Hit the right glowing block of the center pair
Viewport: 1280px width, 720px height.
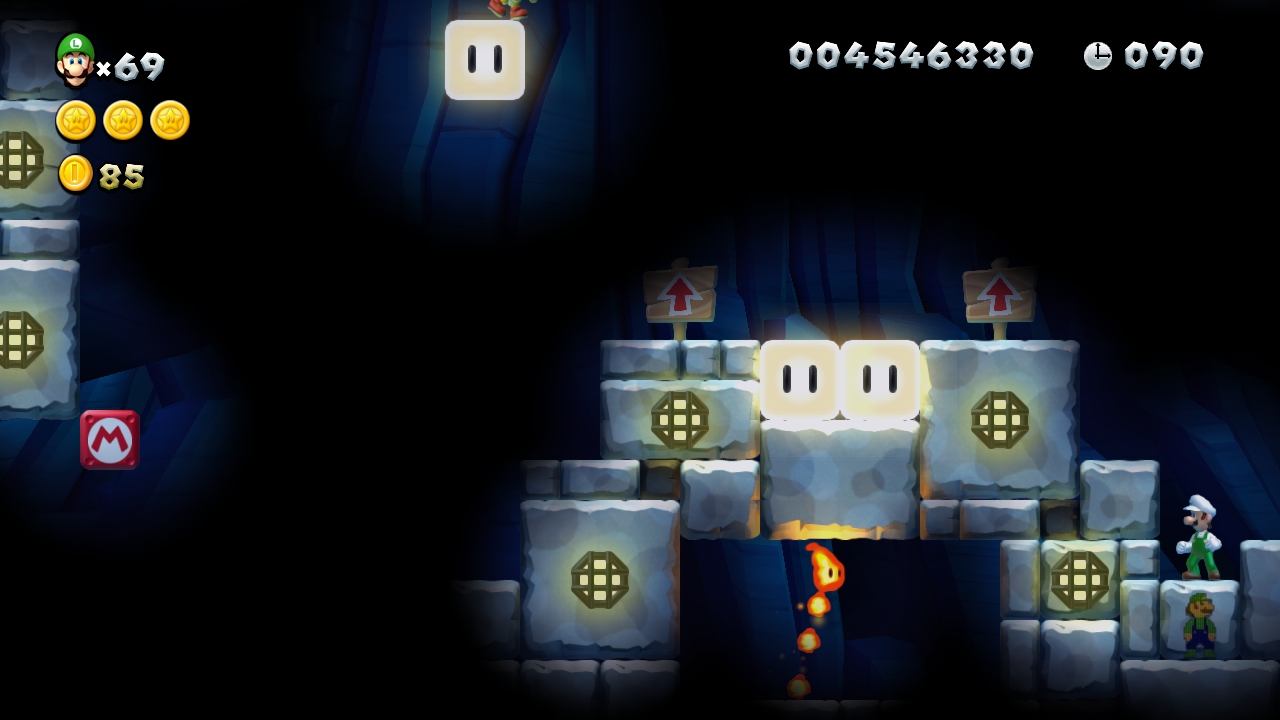[x=878, y=378]
